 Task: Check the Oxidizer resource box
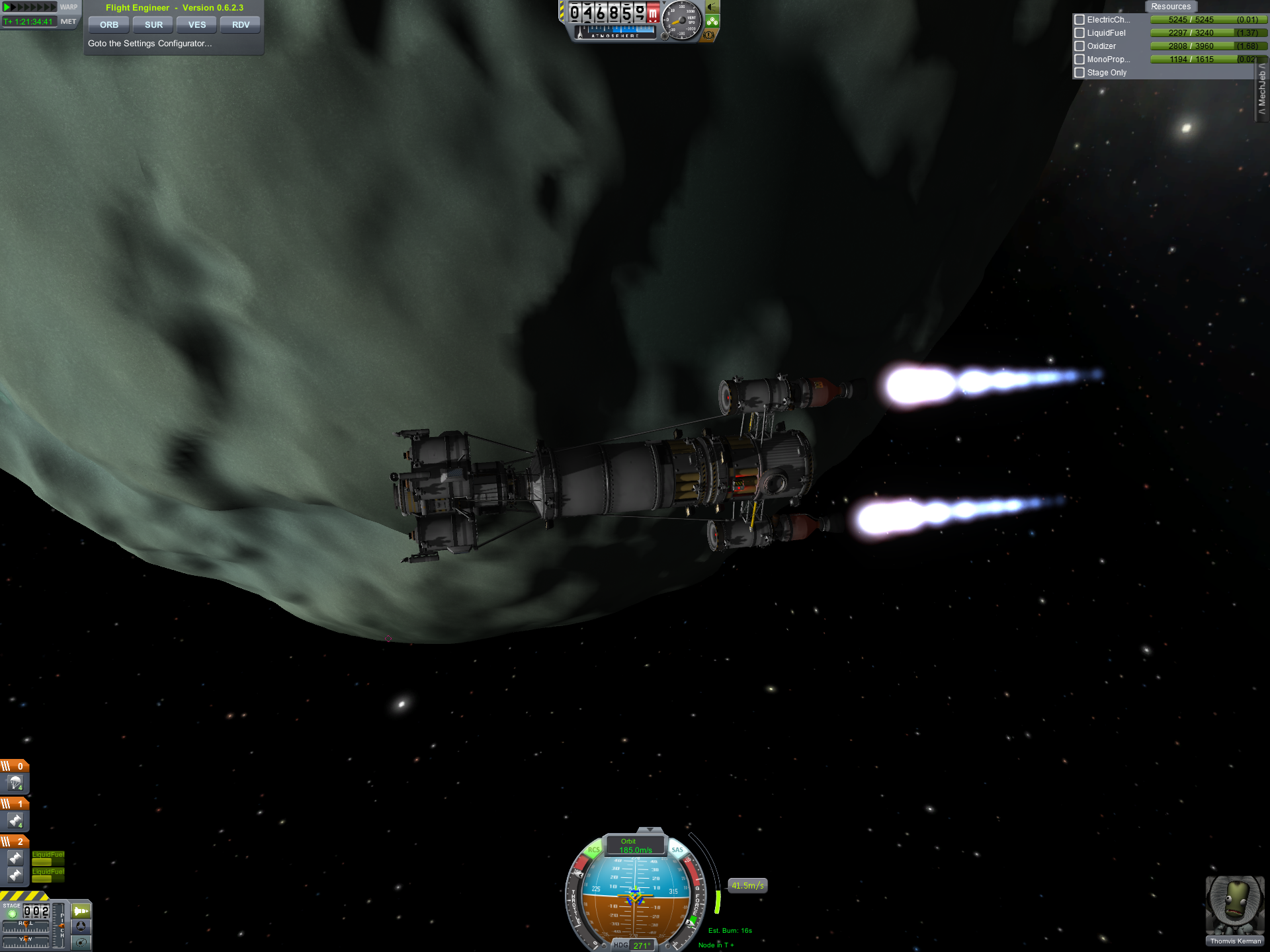click(1079, 46)
